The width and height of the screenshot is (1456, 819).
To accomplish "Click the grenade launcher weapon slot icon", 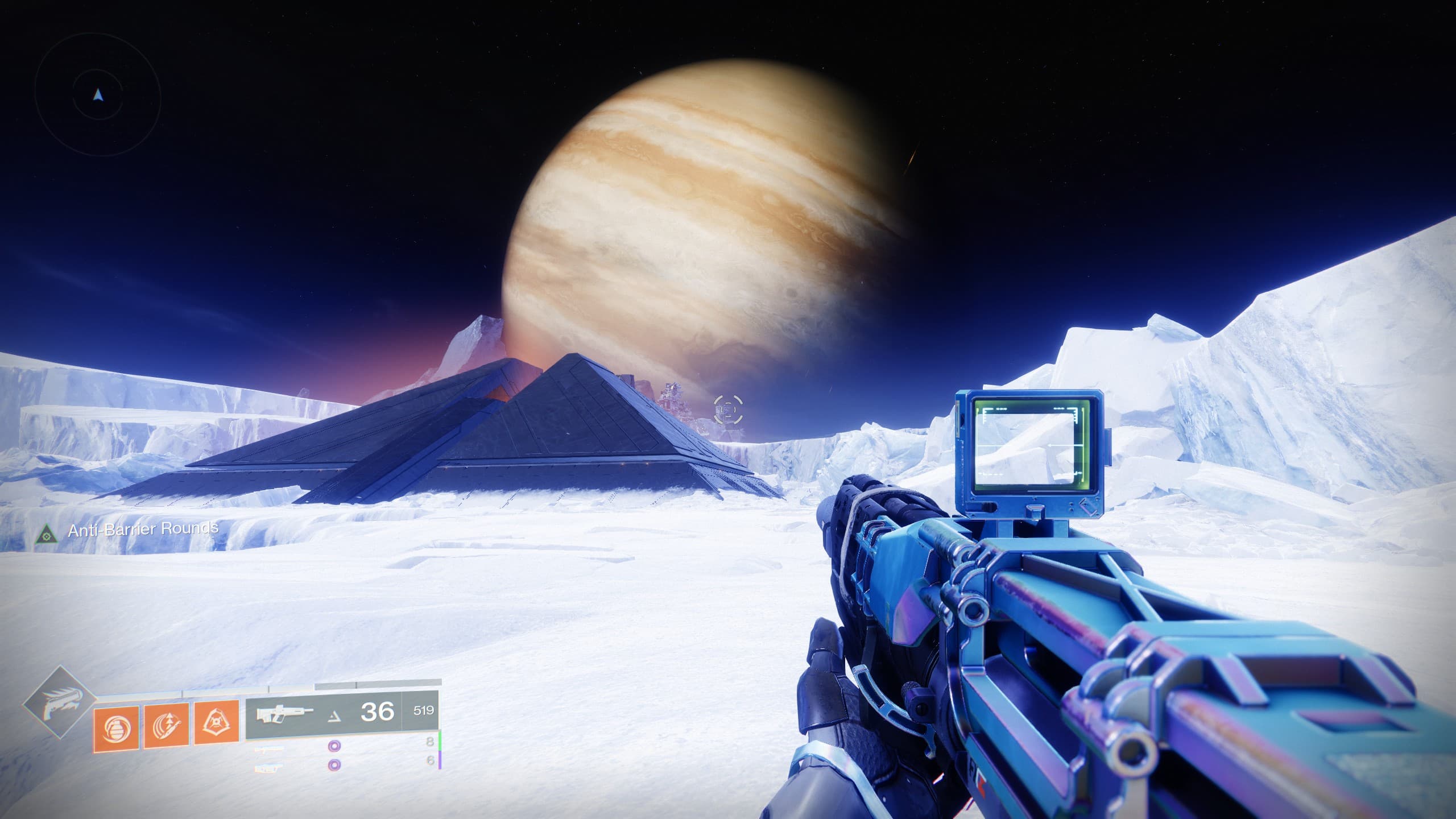I will (x=269, y=770).
